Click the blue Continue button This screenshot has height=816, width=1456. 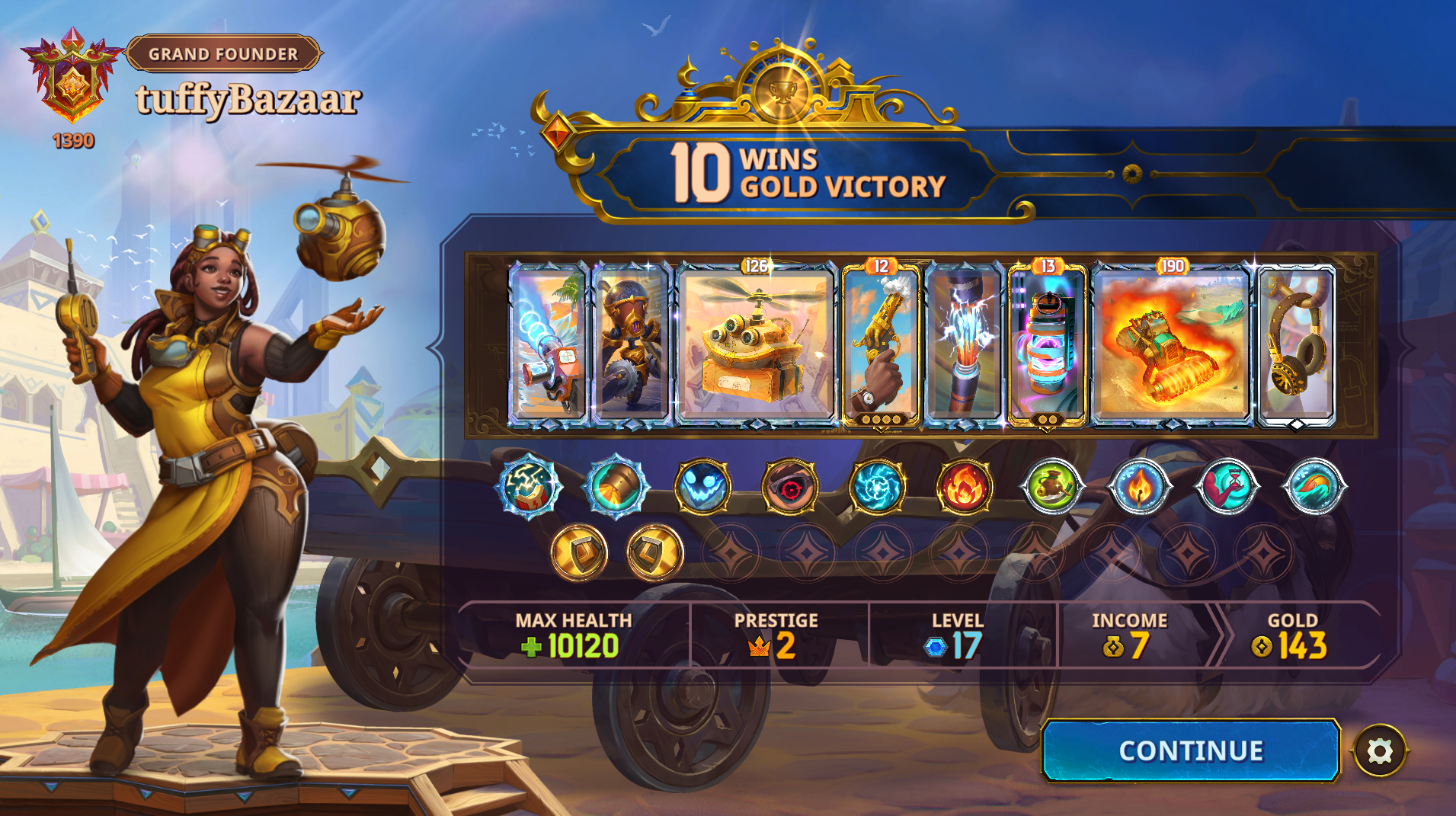coord(1190,750)
